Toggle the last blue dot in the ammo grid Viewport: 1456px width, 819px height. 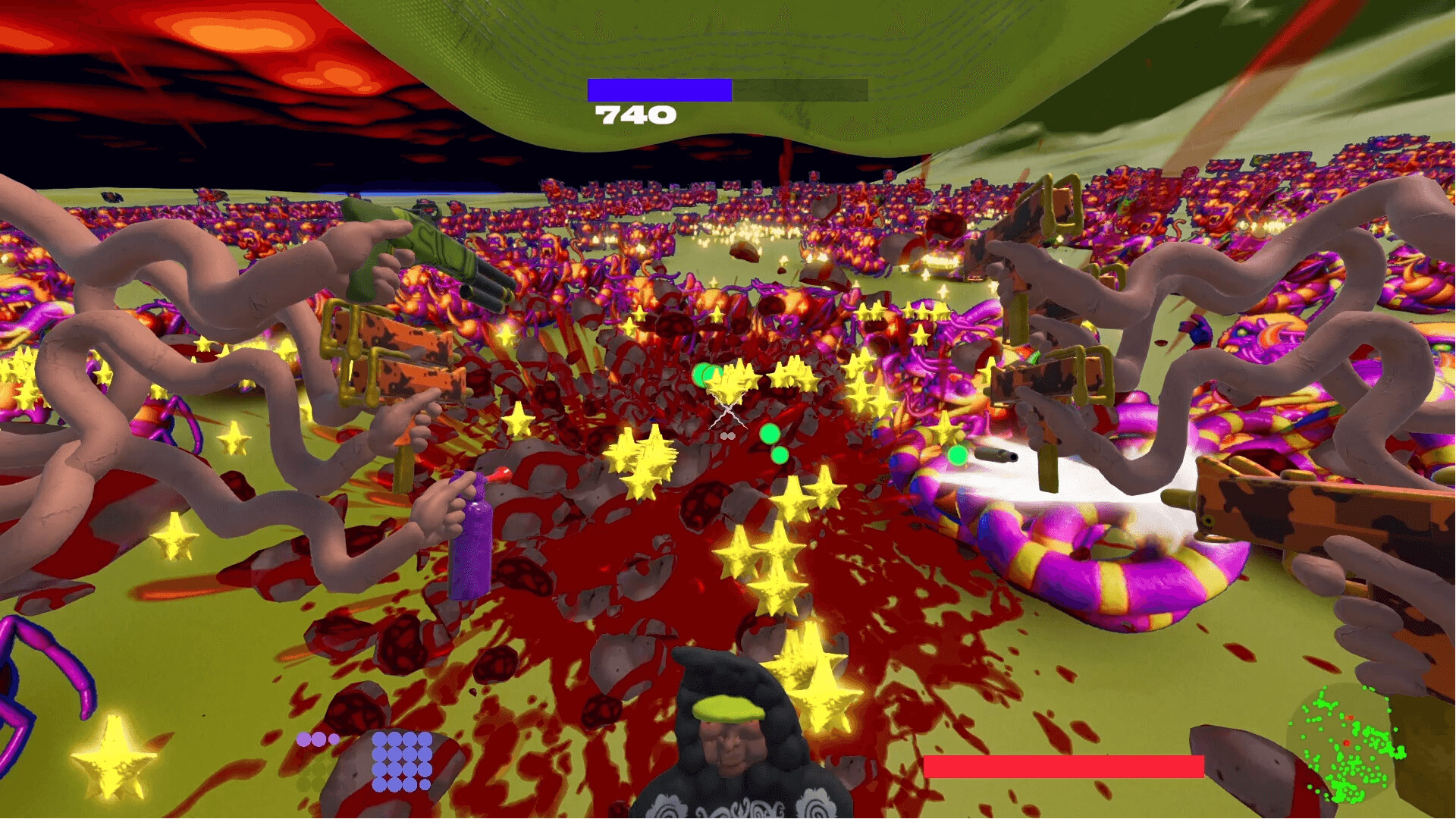pyautogui.click(x=425, y=786)
